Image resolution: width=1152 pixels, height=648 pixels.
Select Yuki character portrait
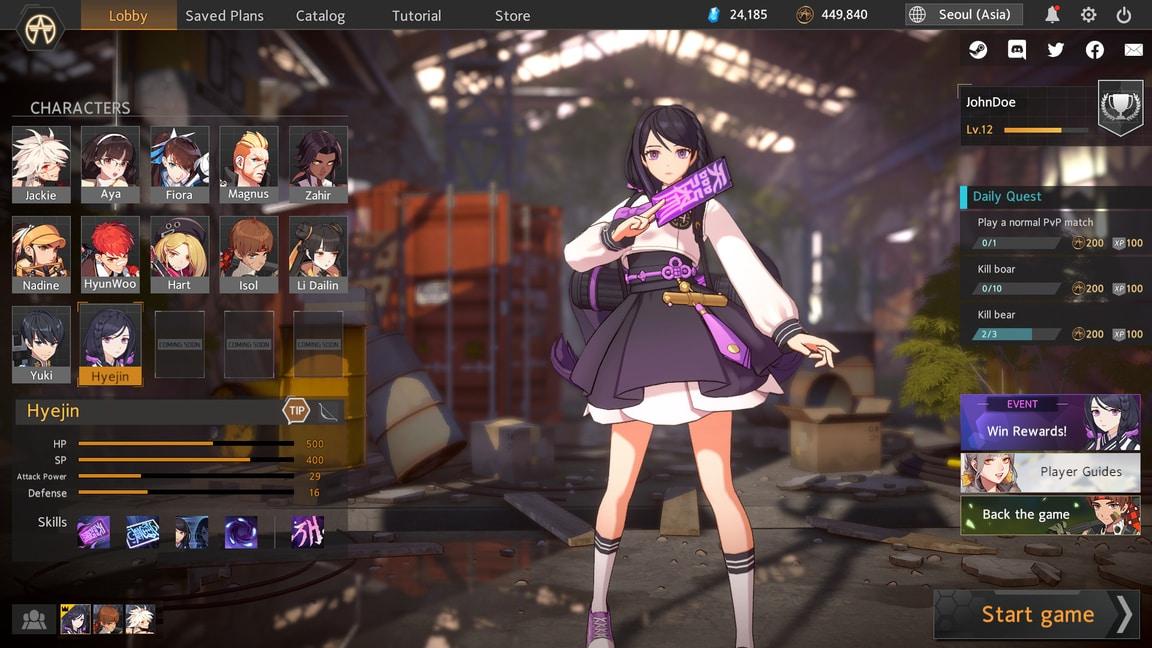pos(41,345)
